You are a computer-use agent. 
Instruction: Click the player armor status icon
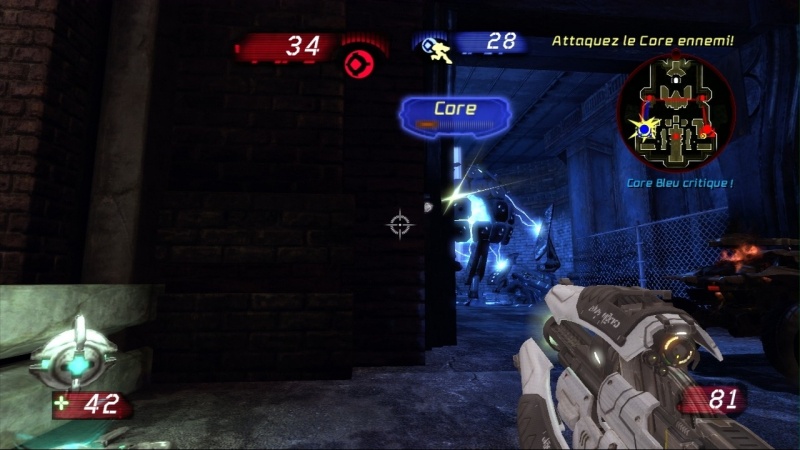pyautogui.click(x=75, y=355)
